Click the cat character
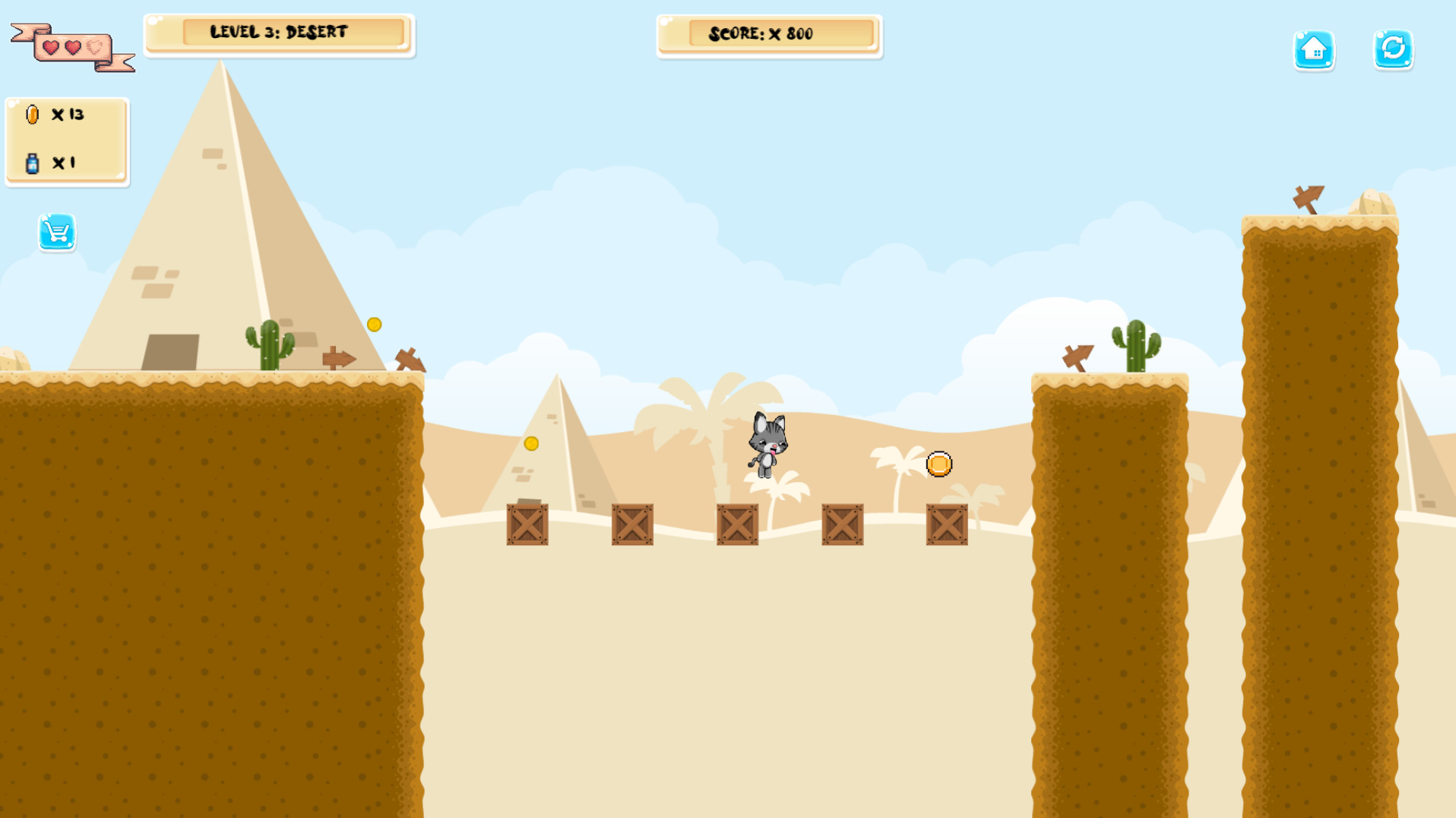The image size is (1456, 818). [768, 445]
